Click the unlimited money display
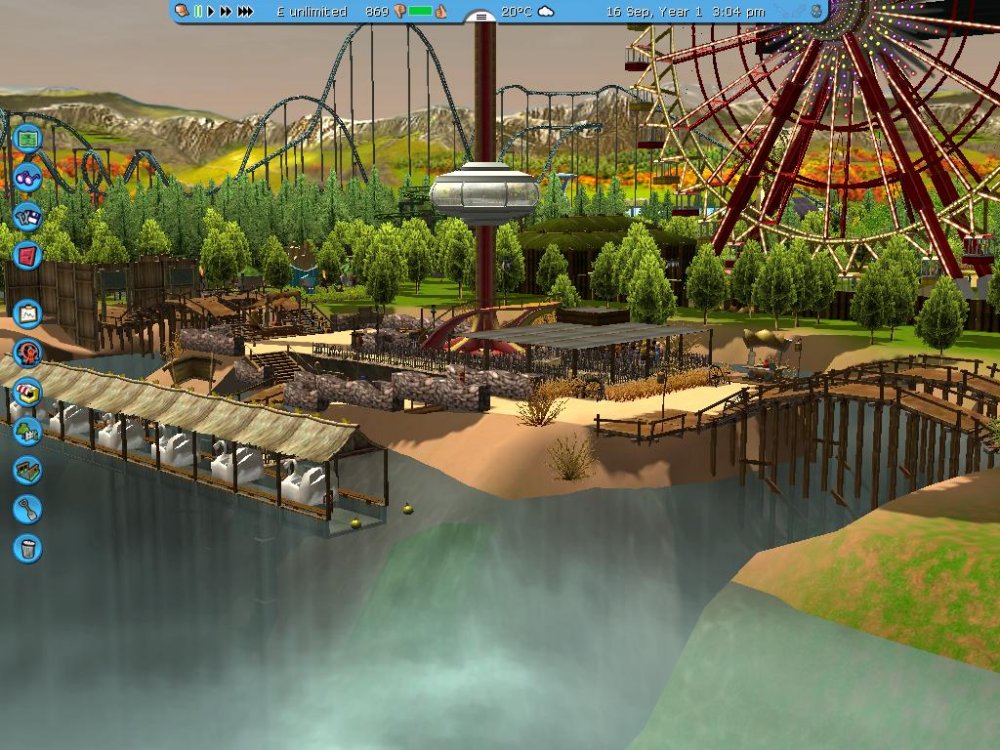 coord(311,12)
